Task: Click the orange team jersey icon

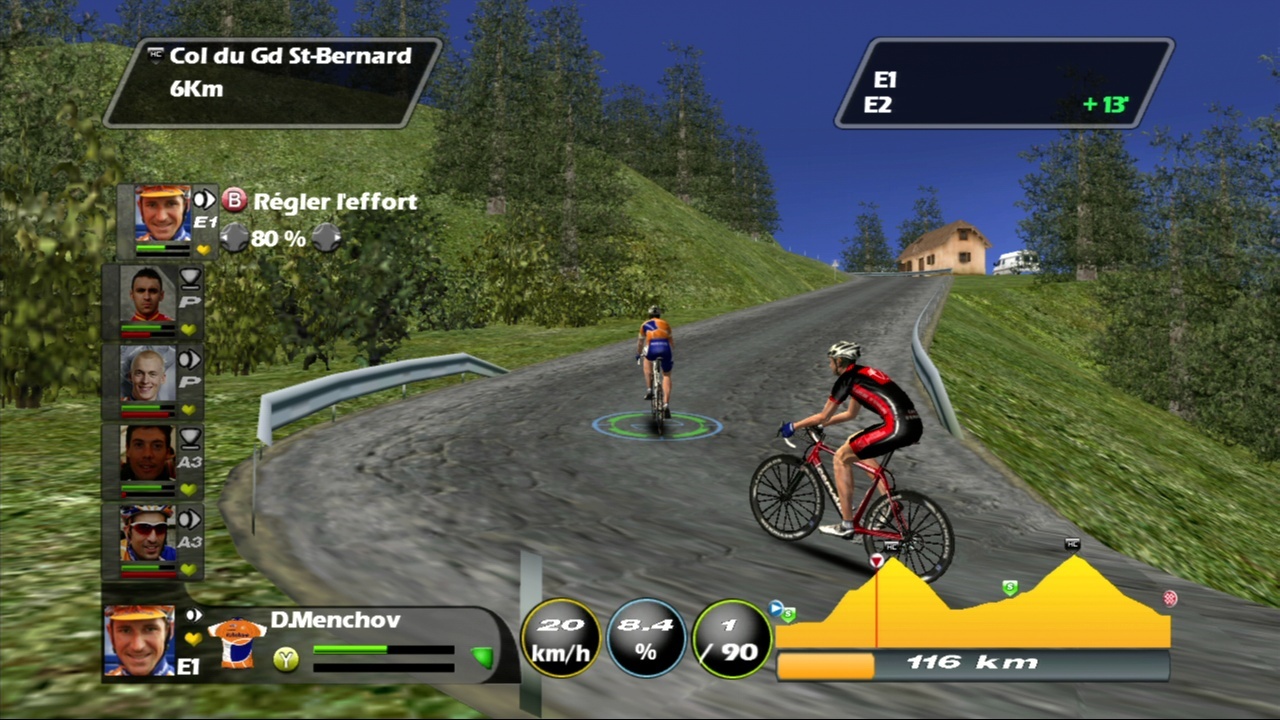Action: click(237, 643)
